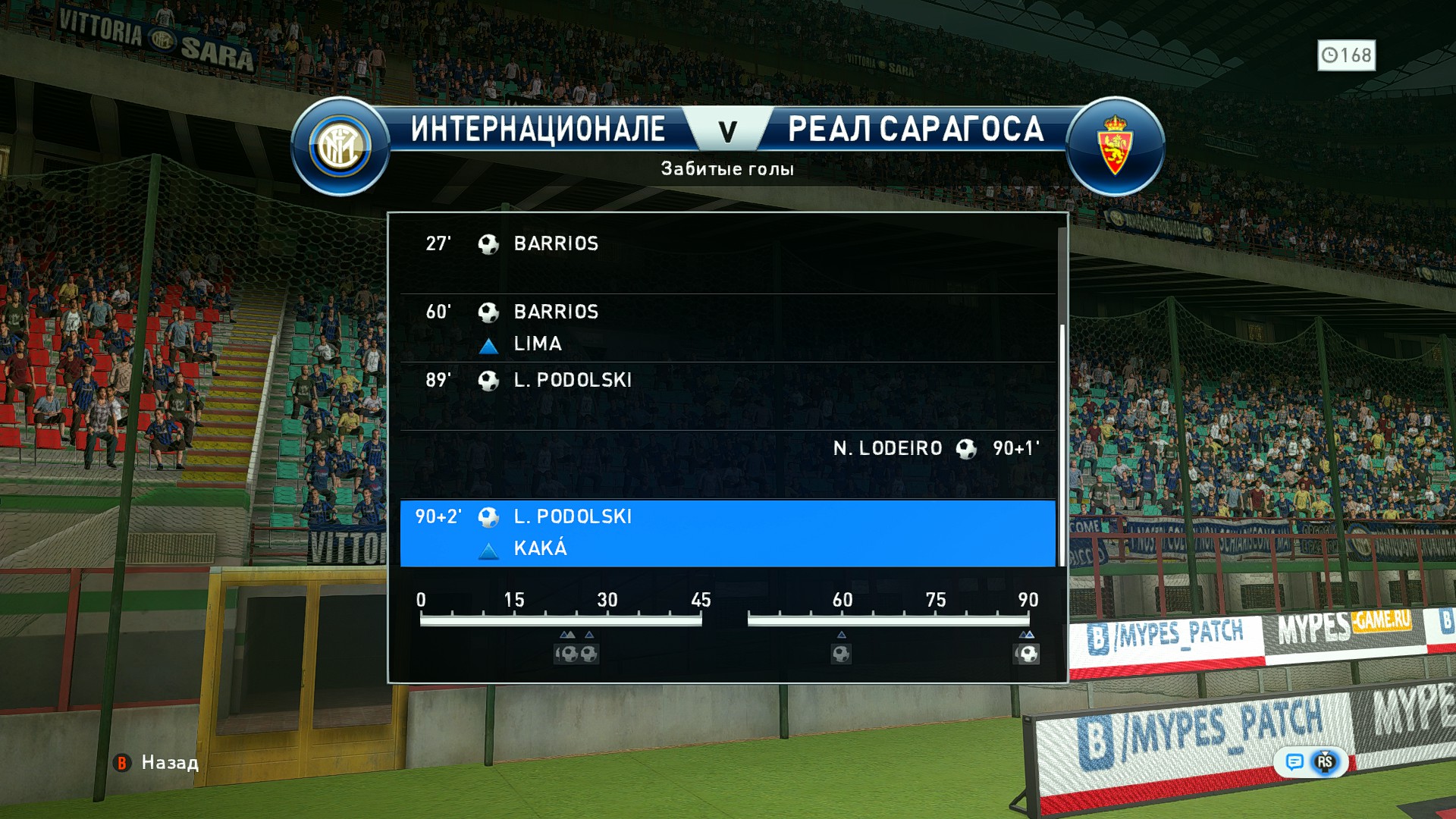The image size is (1456, 819).
Task: Choose the 89' L. Podolski goal row
Action: 726,396
